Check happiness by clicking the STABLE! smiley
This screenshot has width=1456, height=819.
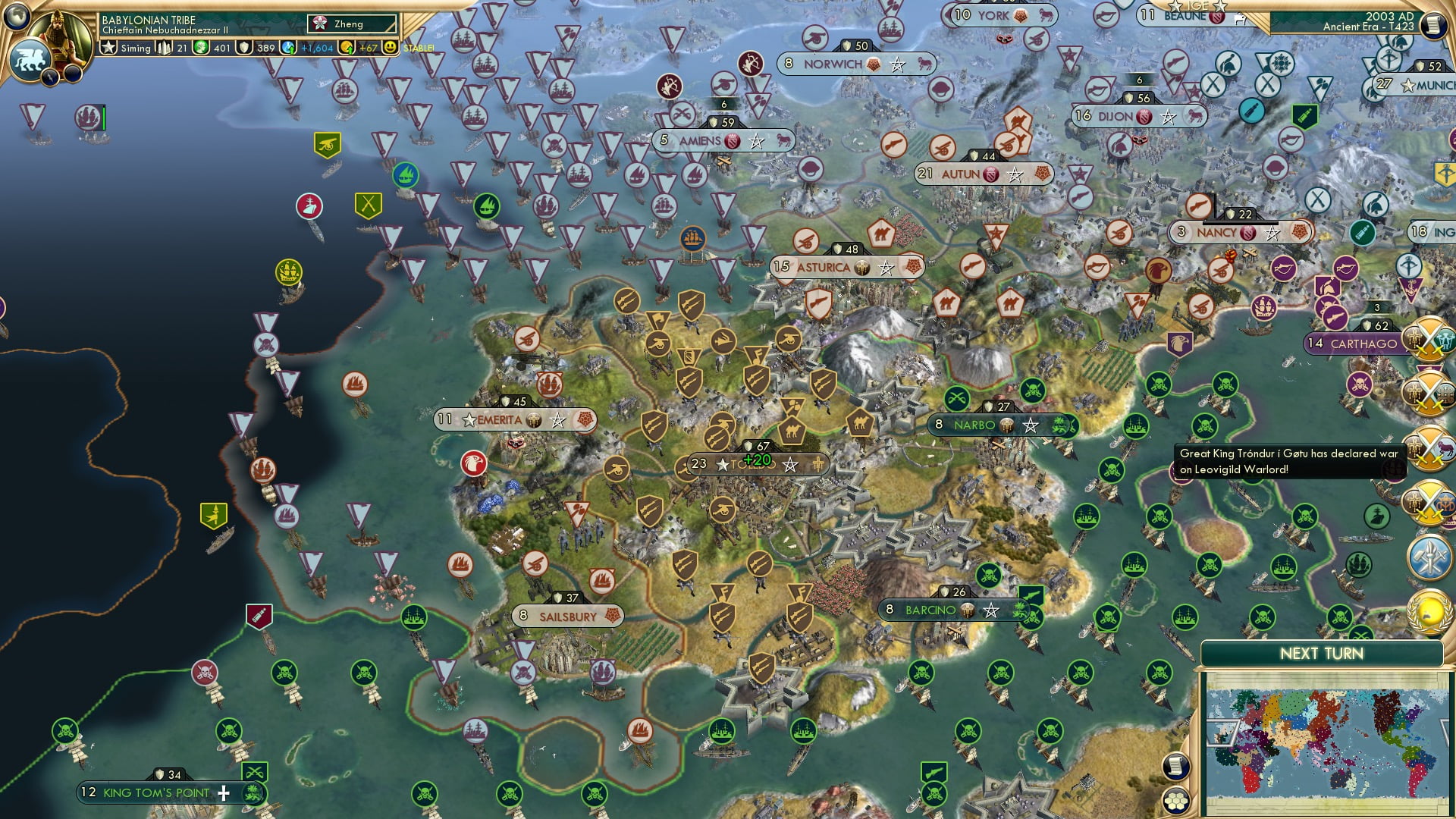coord(389,48)
